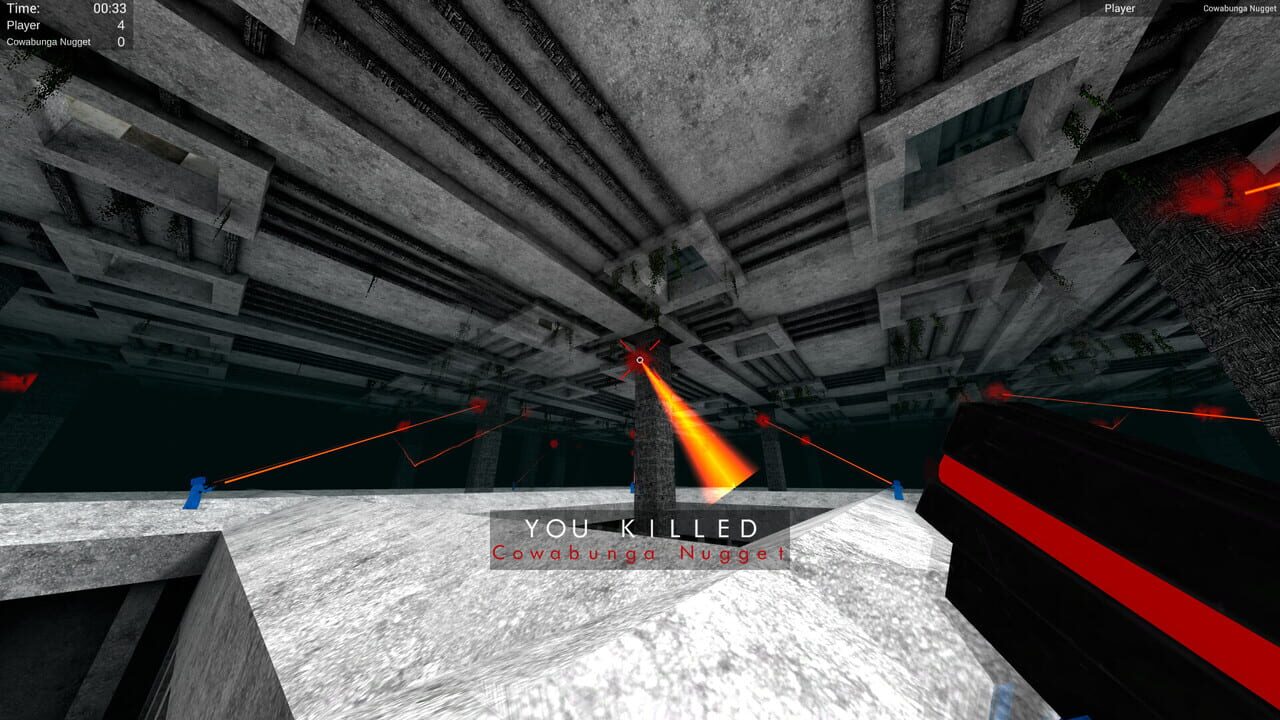Click the blue flag marker near the right pillar

(897, 490)
